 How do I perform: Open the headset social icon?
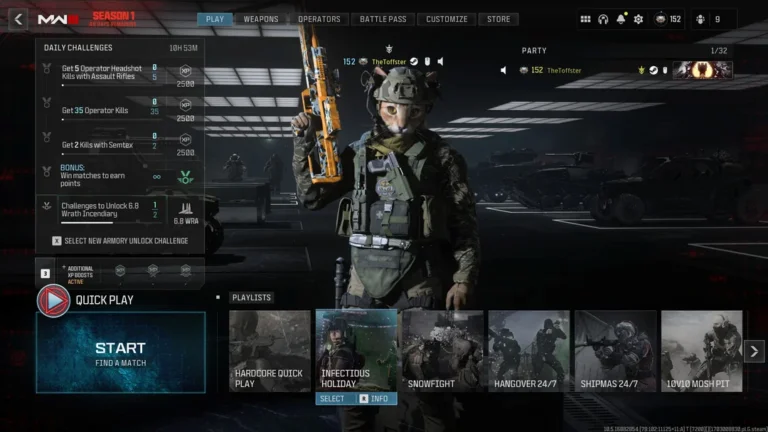pyautogui.click(x=603, y=19)
